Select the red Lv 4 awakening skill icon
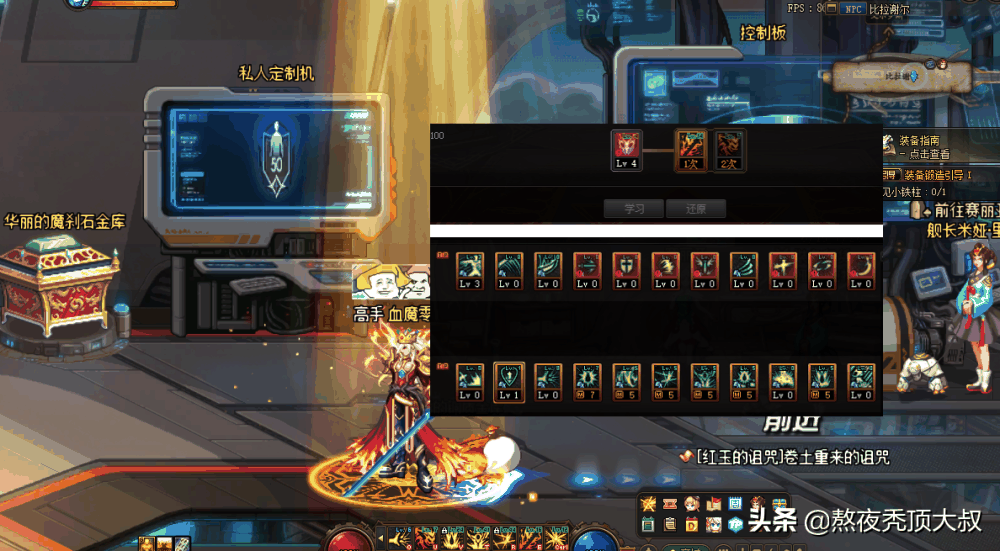This screenshot has height=551, width=1000. [x=627, y=150]
